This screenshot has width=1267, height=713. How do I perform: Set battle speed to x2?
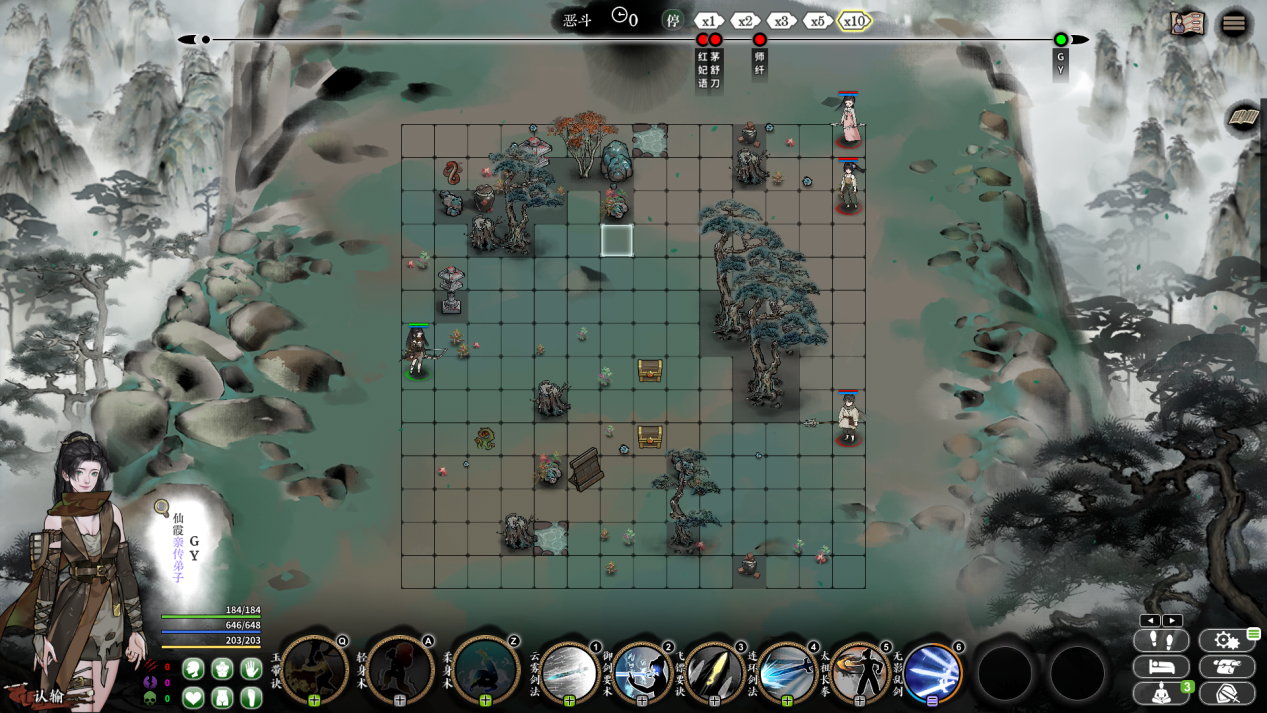(x=745, y=21)
